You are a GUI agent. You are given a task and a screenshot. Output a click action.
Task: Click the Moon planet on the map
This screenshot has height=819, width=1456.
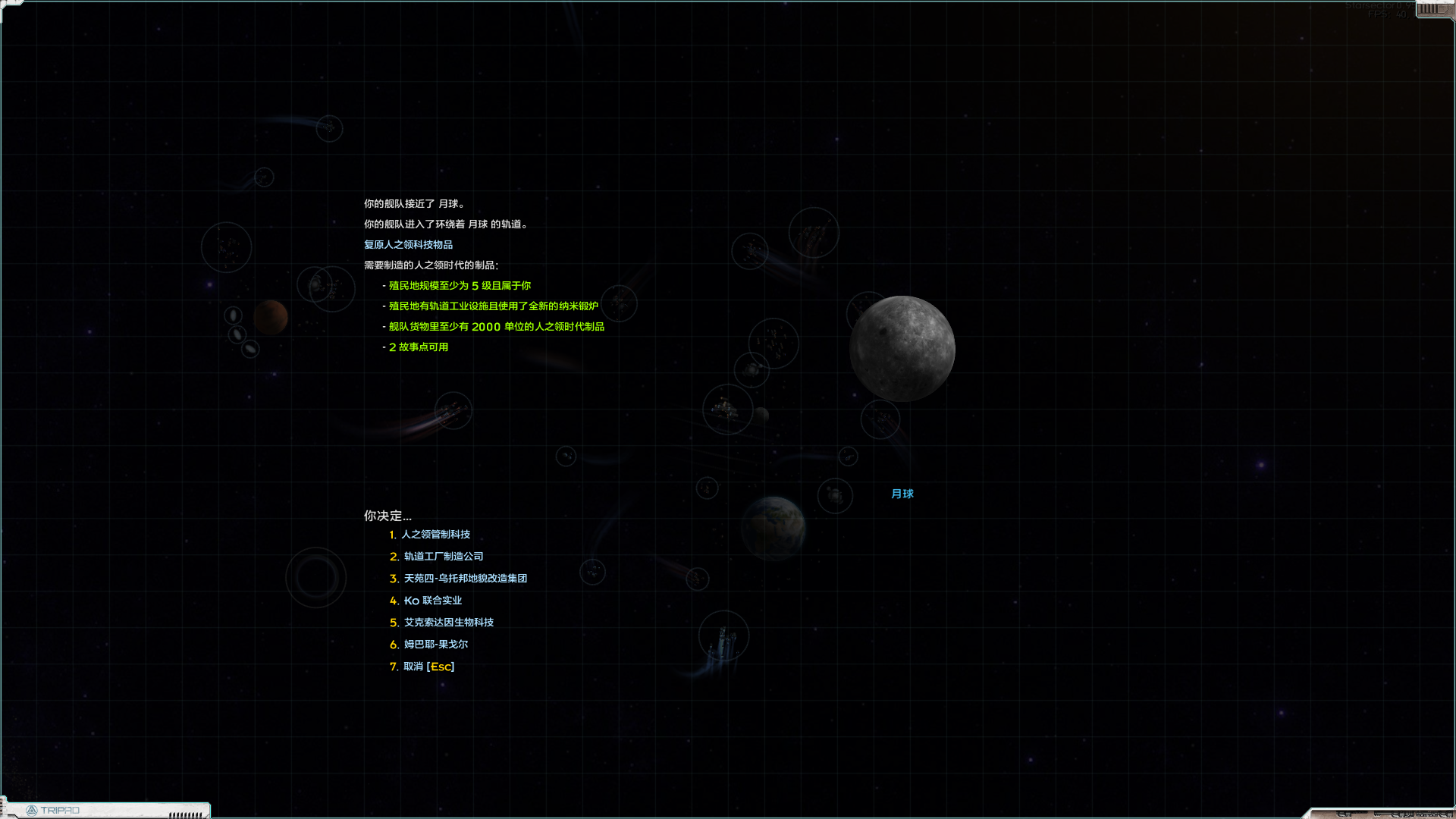tap(902, 349)
